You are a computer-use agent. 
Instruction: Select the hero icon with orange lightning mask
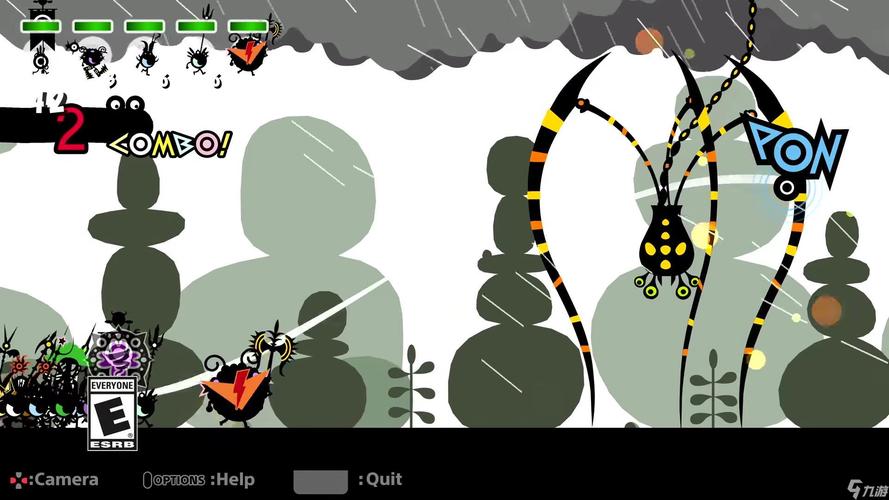click(243, 53)
